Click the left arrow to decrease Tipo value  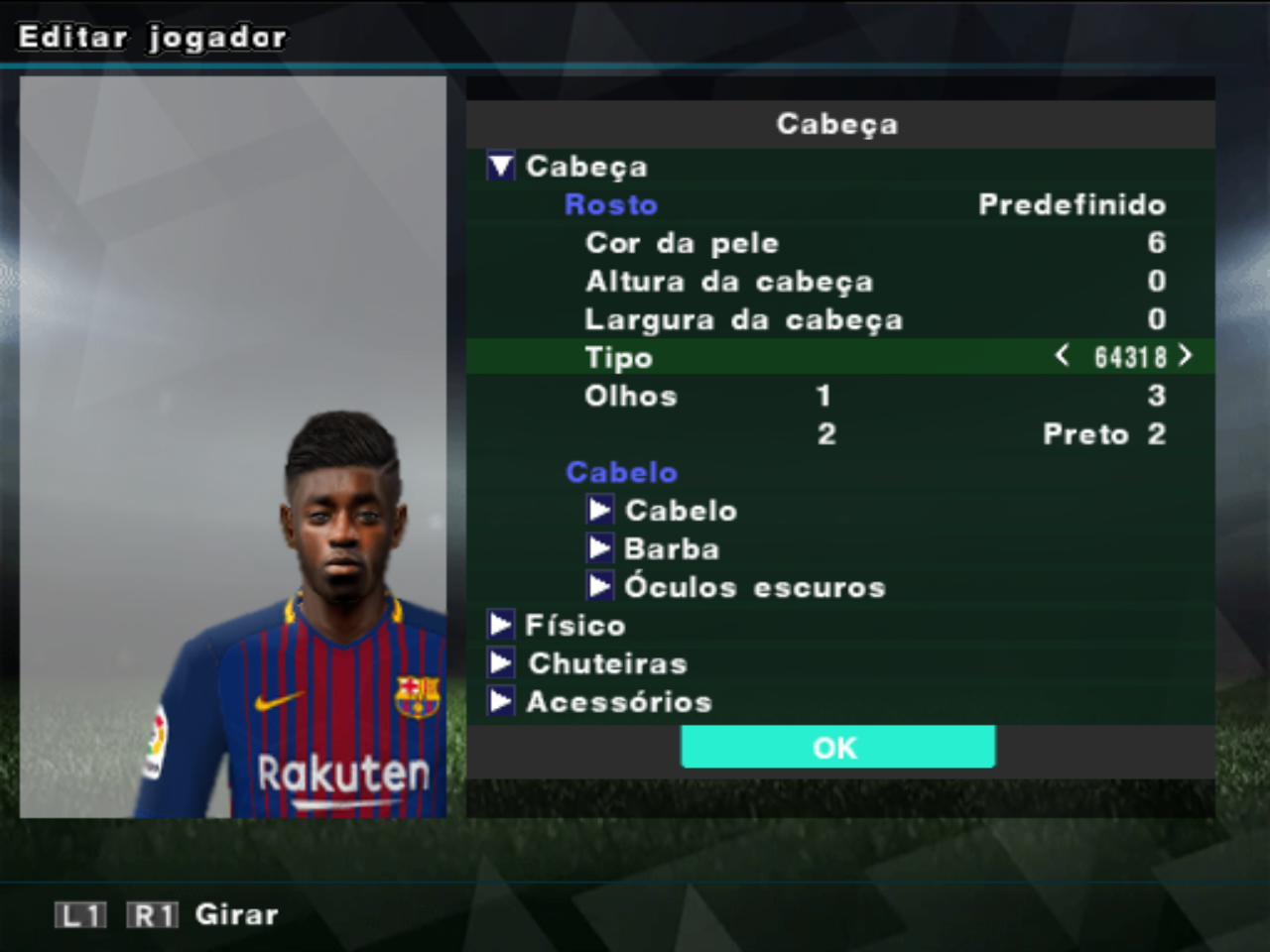[x=1061, y=357]
